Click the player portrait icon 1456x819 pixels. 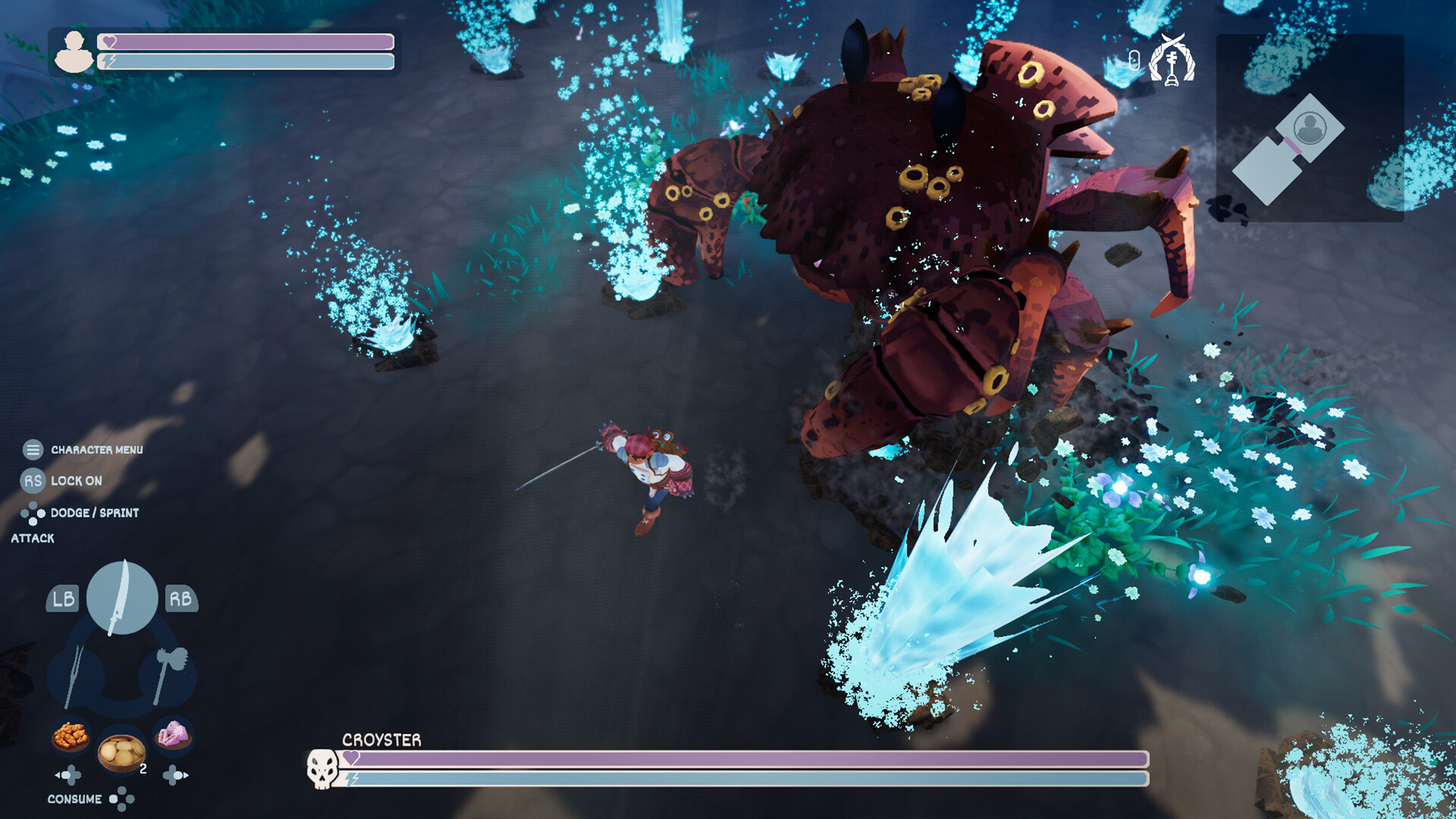click(x=74, y=52)
